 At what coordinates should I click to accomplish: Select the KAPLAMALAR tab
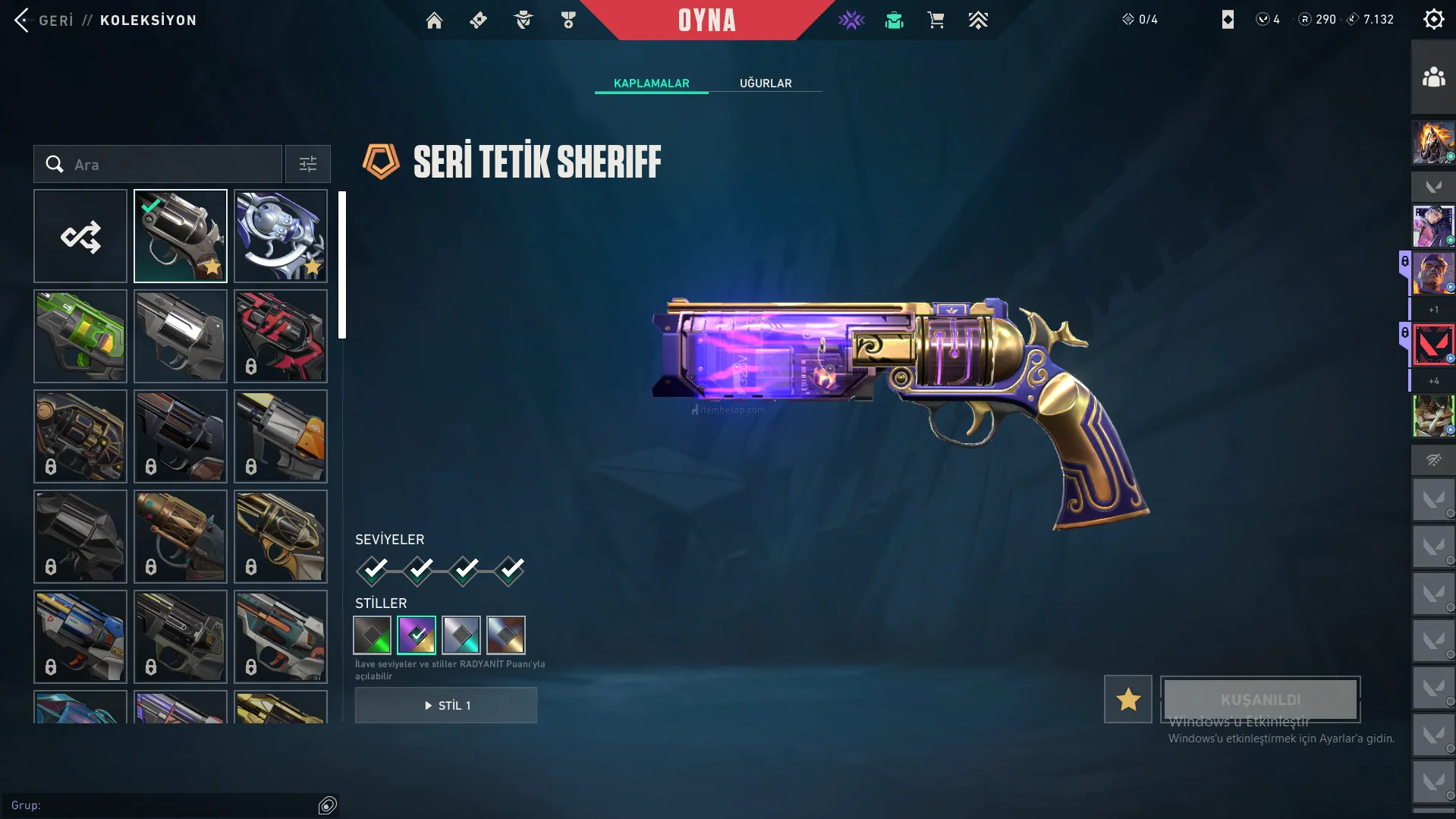click(x=651, y=83)
